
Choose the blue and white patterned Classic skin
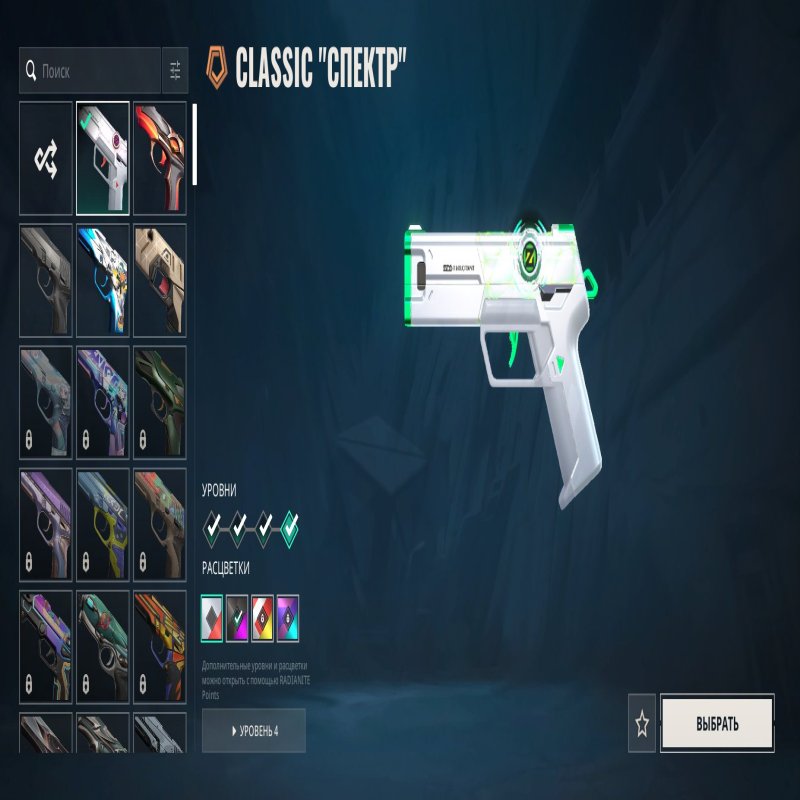pyautogui.click(x=103, y=279)
